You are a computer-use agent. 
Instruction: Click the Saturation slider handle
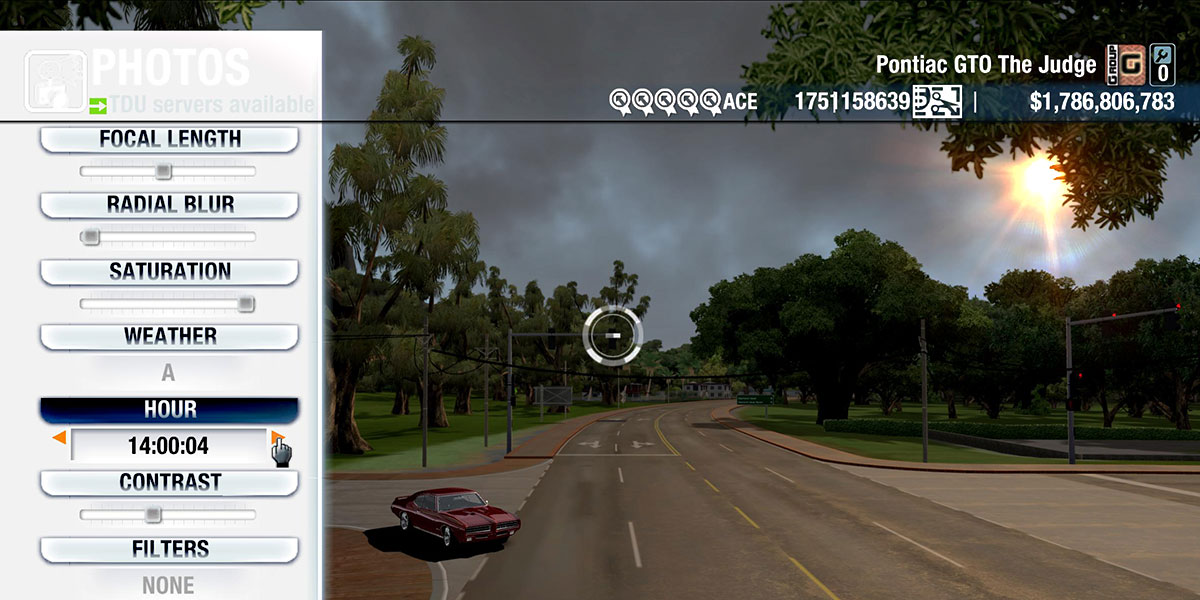(x=246, y=304)
